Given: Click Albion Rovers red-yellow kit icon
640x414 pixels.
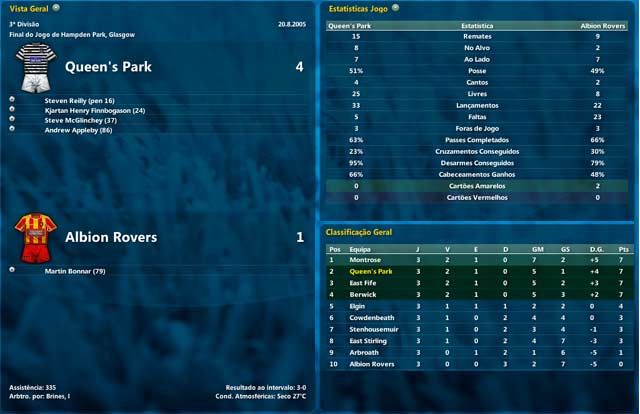Looking at the screenshot, I should (35, 237).
